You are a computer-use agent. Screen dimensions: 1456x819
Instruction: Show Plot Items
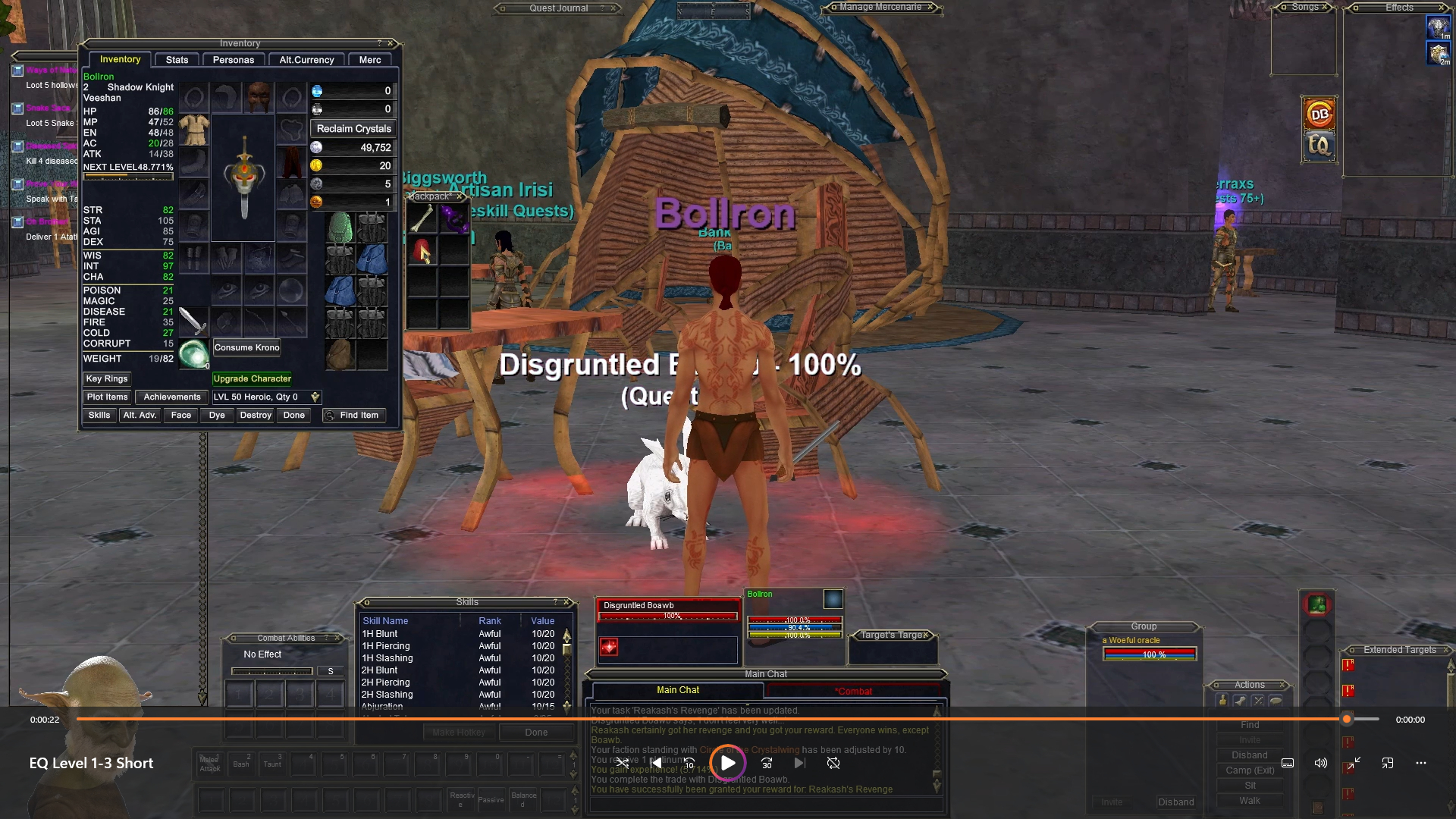(x=107, y=397)
